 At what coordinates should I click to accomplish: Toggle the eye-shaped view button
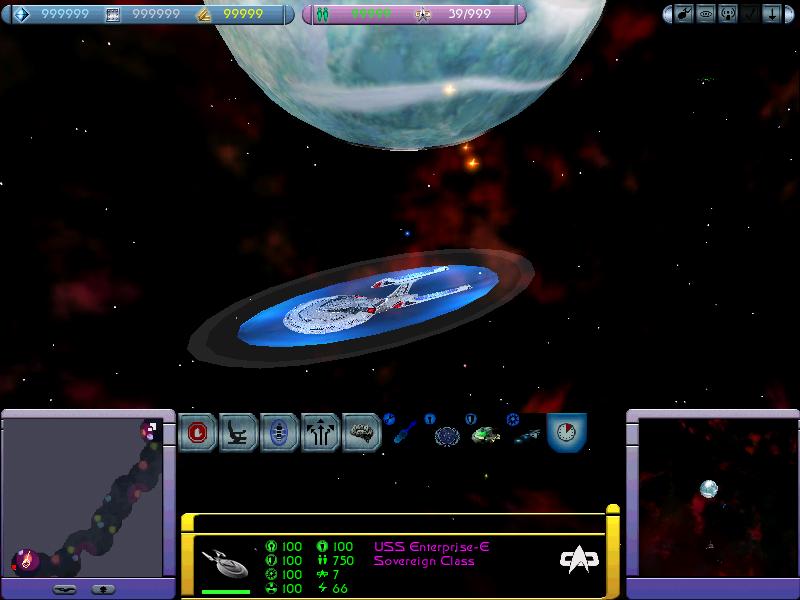click(x=707, y=15)
